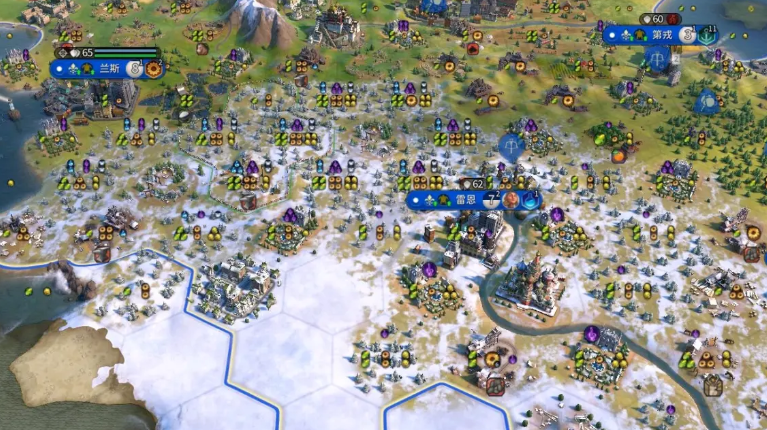Screen dimensions: 767x430
Task: Click the blue flask icon on 雷恩 banner
Action: [529, 200]
